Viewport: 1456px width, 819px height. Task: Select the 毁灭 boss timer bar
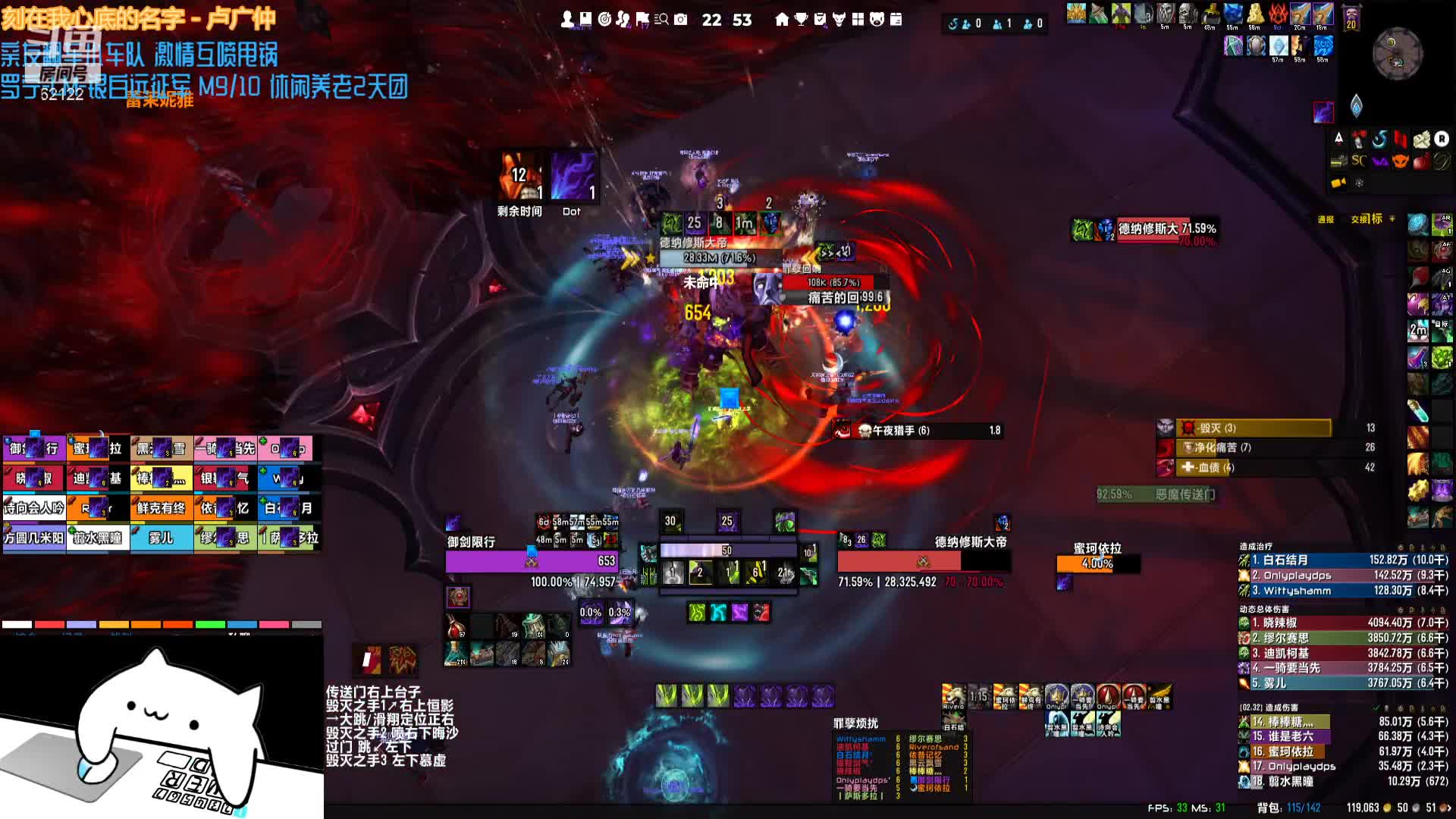tap(1254, 428)
